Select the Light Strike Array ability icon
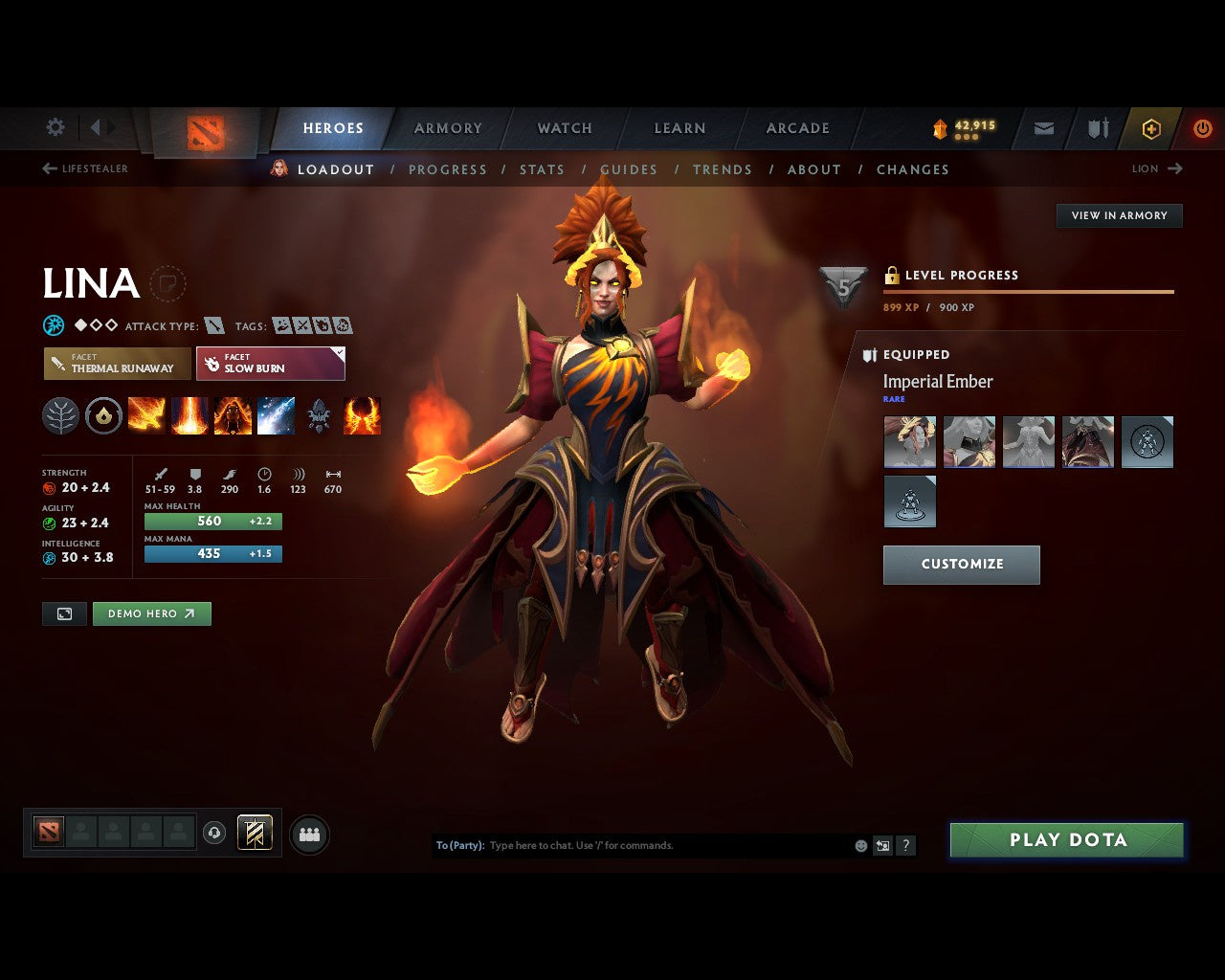This screenshot has height=980, width=1225. [189, 414]
